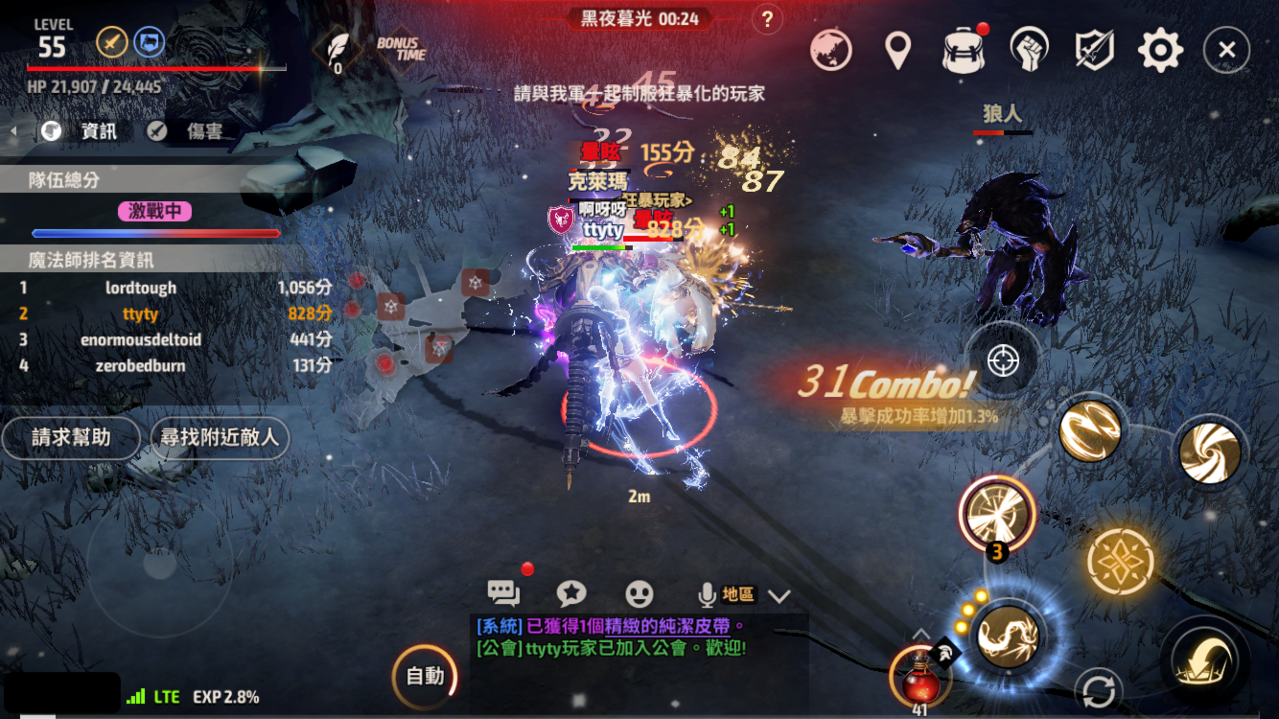1279x719 pixels.
Task: Toggle the 自動 auto-battle button
Action: pos(425,677)
